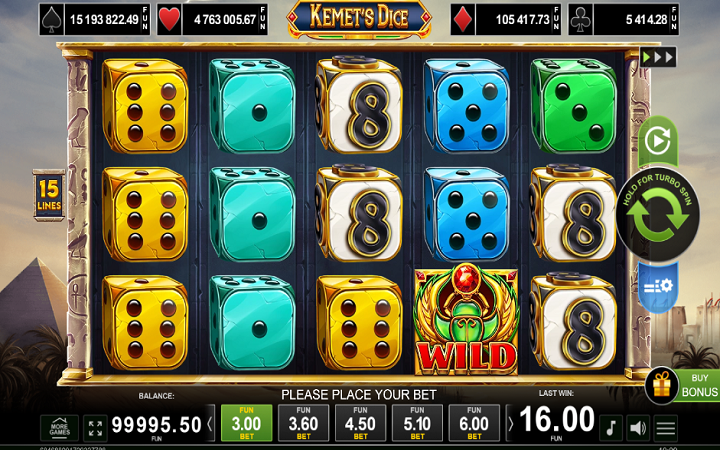Show higher bets with the right arrow

(x=510, y=424)
